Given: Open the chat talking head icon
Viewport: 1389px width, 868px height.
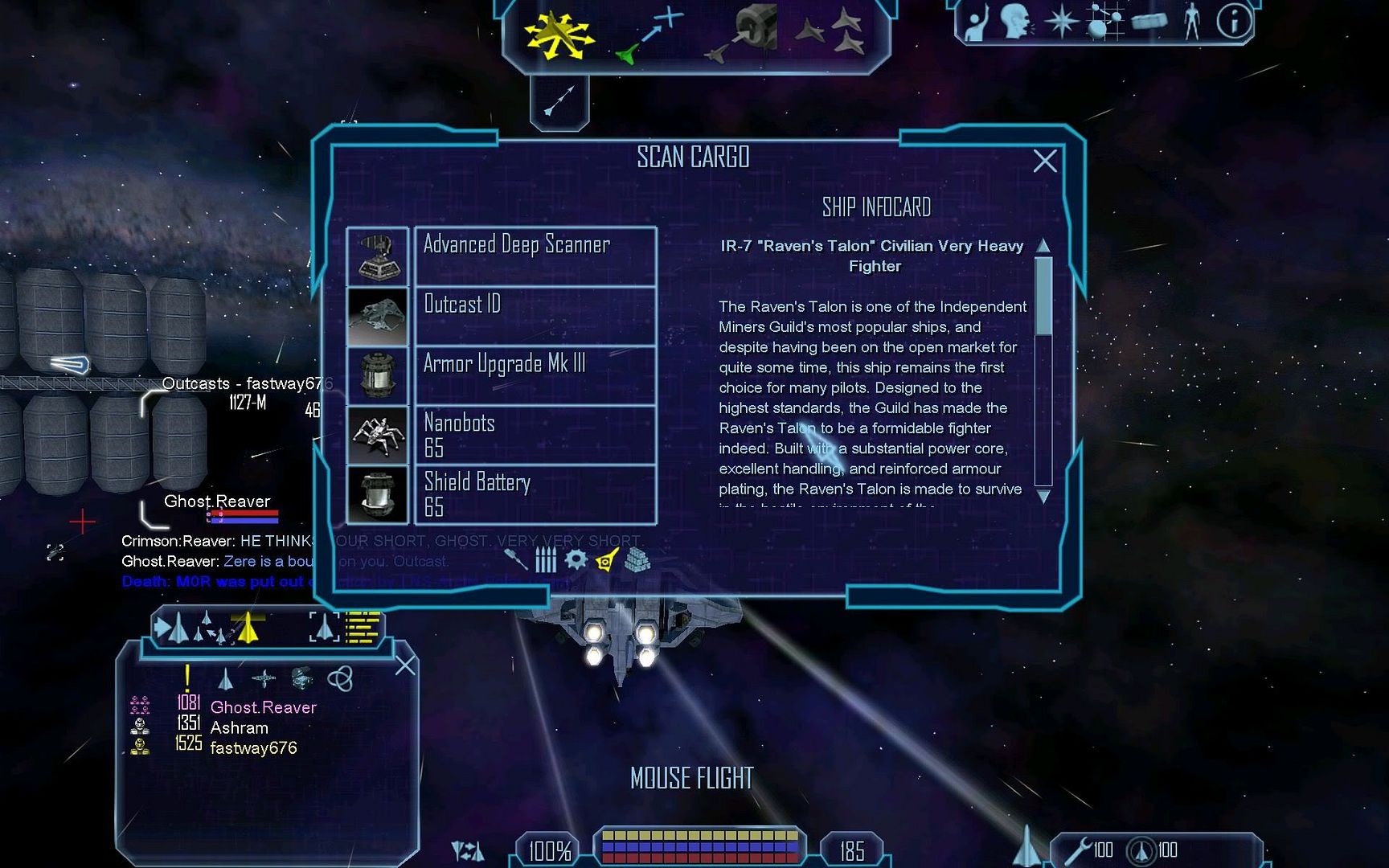Looking at the screenshot, I should 1016,22.
